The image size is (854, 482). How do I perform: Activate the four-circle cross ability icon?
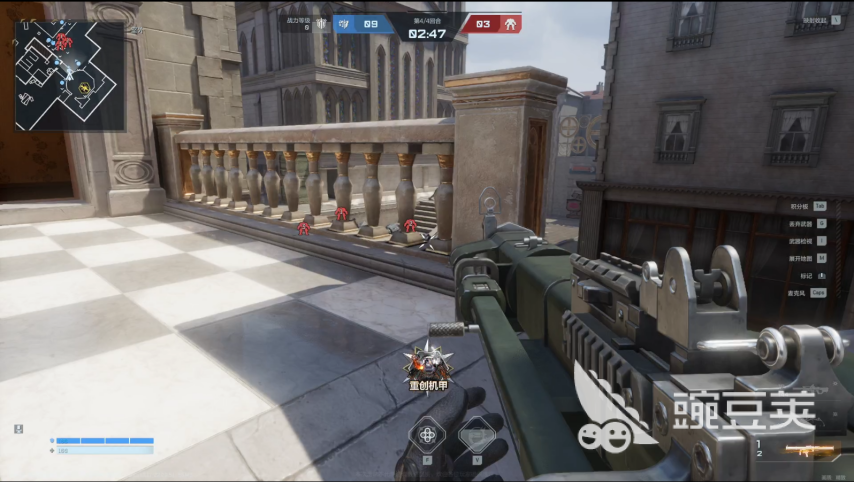(x=428, y=435)
